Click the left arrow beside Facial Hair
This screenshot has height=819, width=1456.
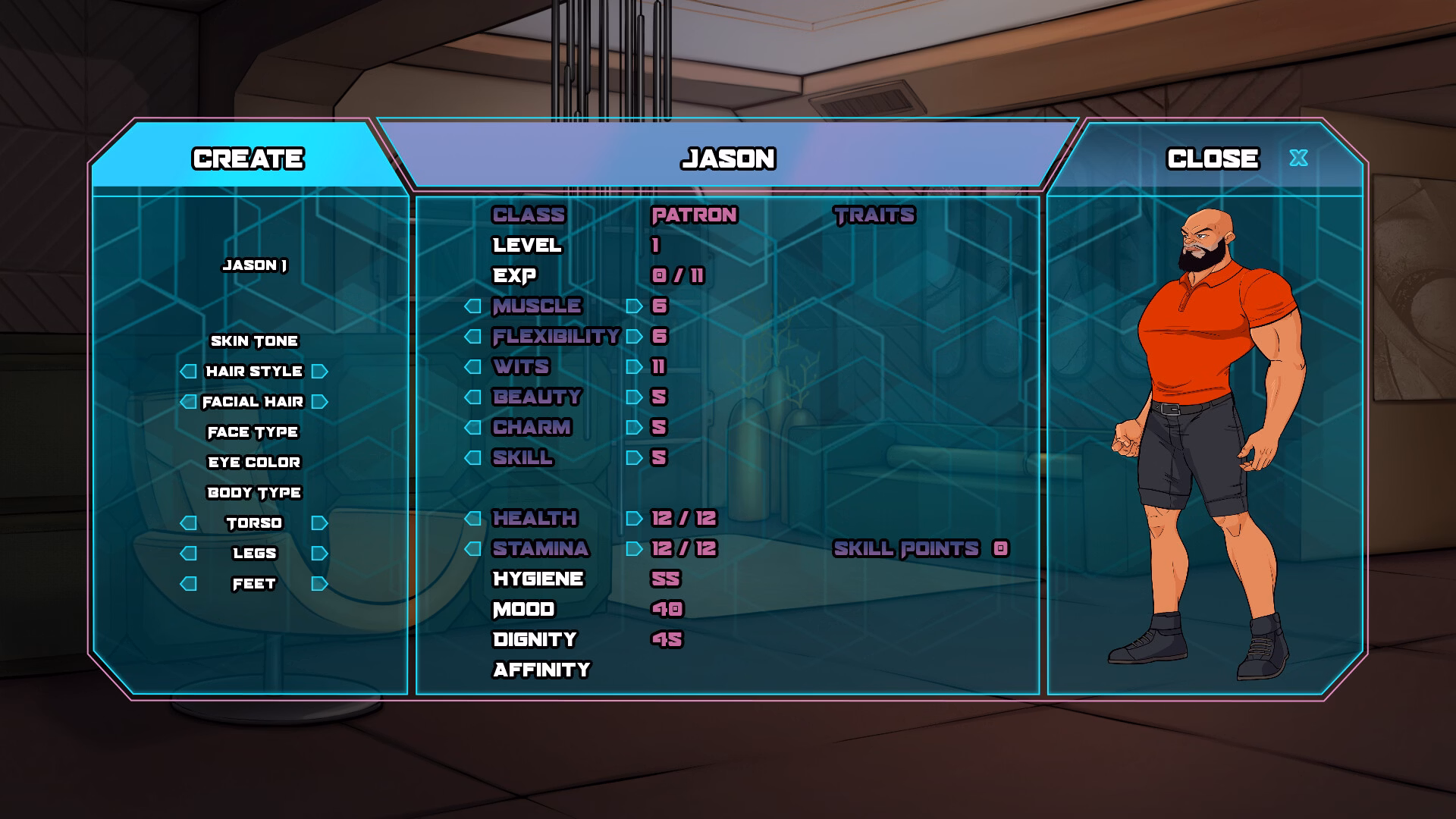pyautogui.click(x=187, y=402)
